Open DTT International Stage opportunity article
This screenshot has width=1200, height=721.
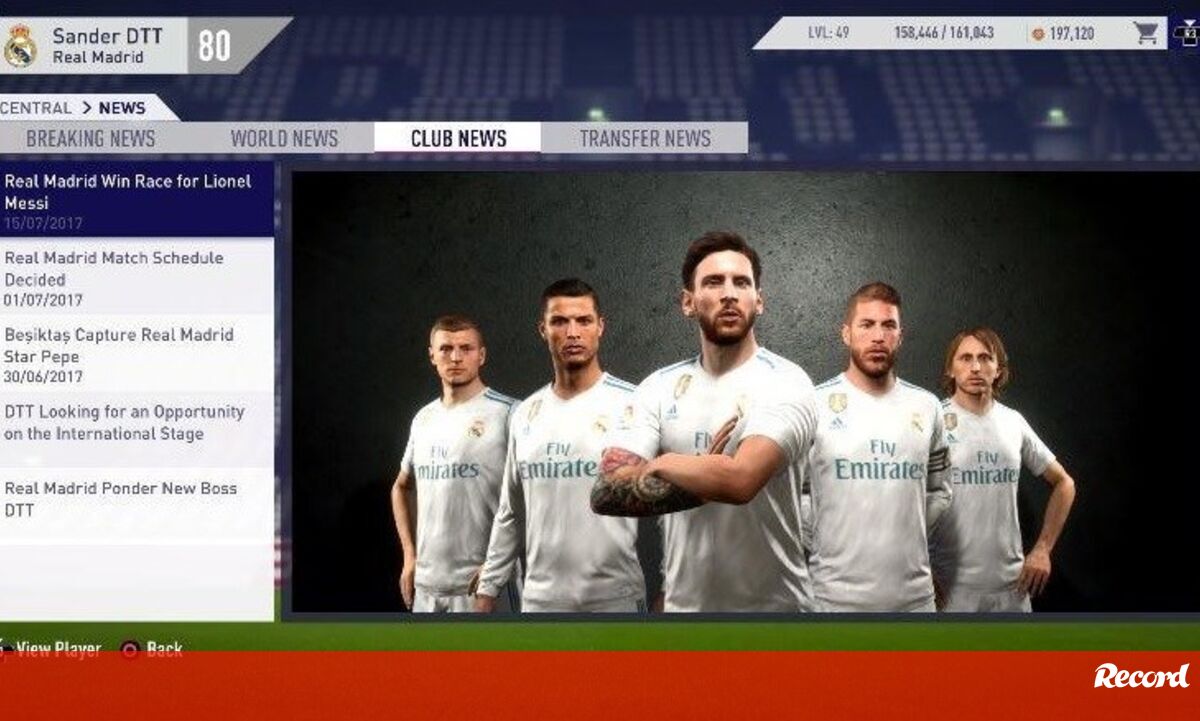pyautogui.click(x=137, y=423)
